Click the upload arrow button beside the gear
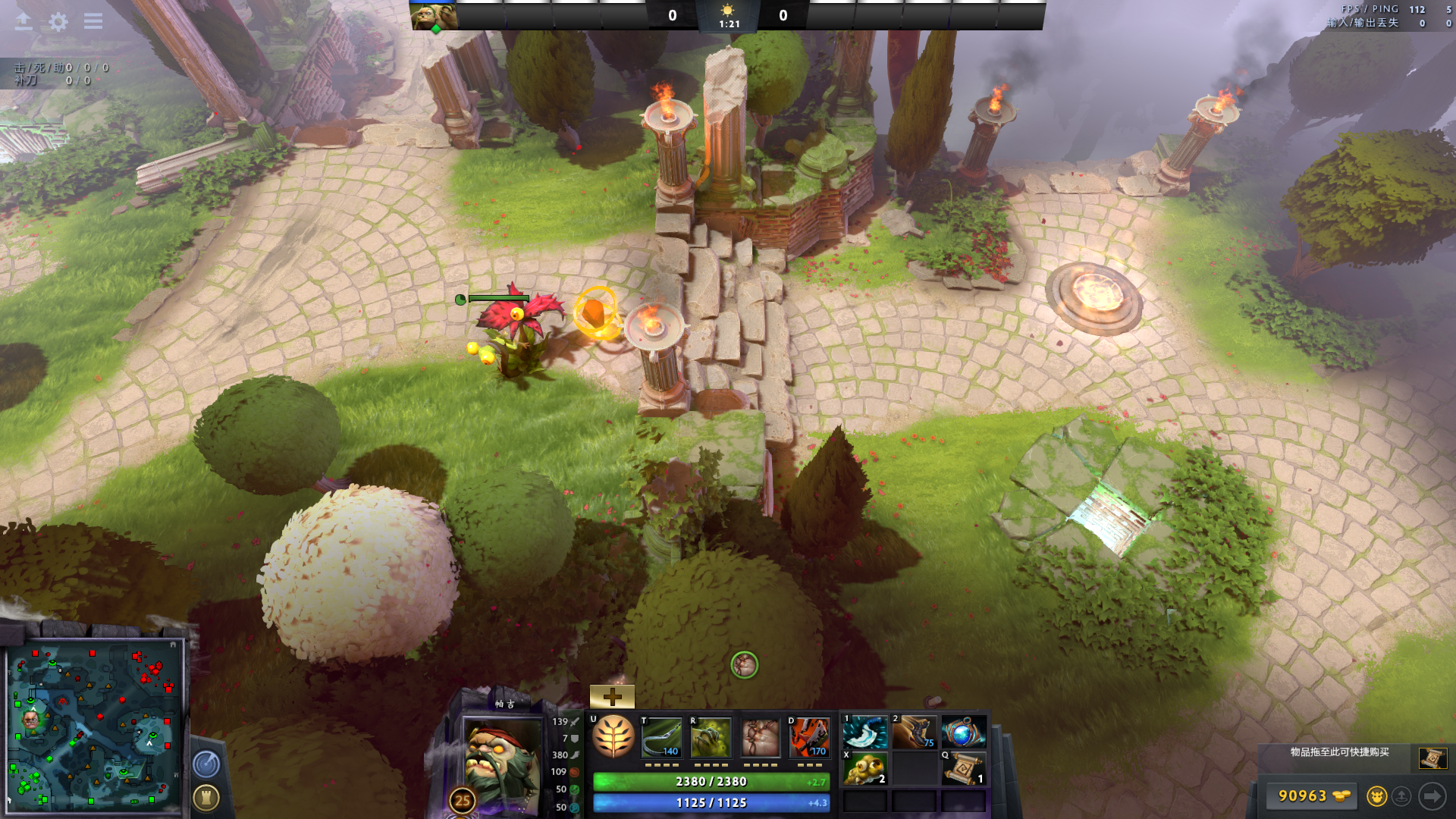The height and width of the screenshot is (819, 1456). click(x=24, y=21)
